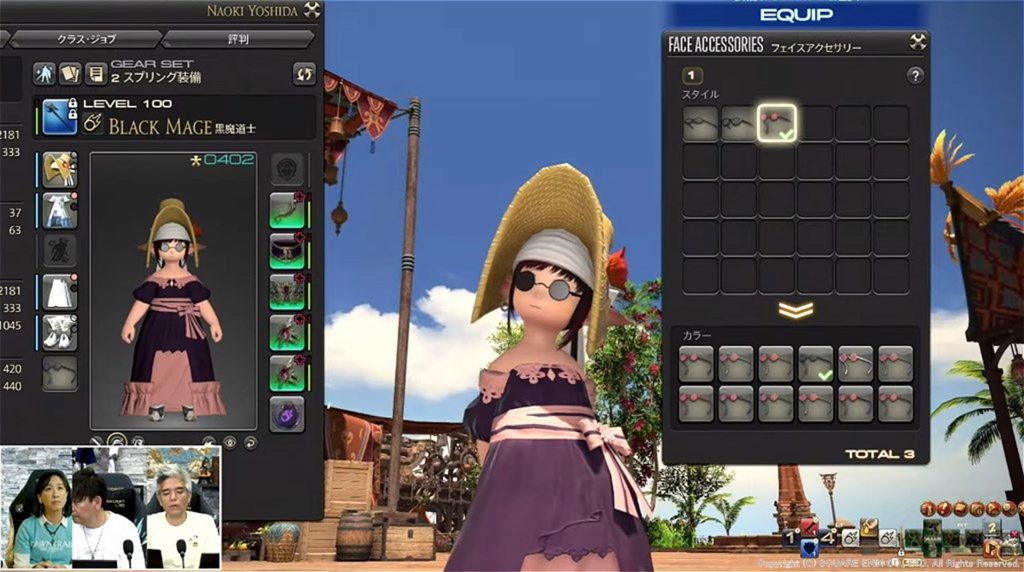Expand the style list with the double arrow
The width and height of the screenshot is (1024, 572).
[x=796, y=310]
